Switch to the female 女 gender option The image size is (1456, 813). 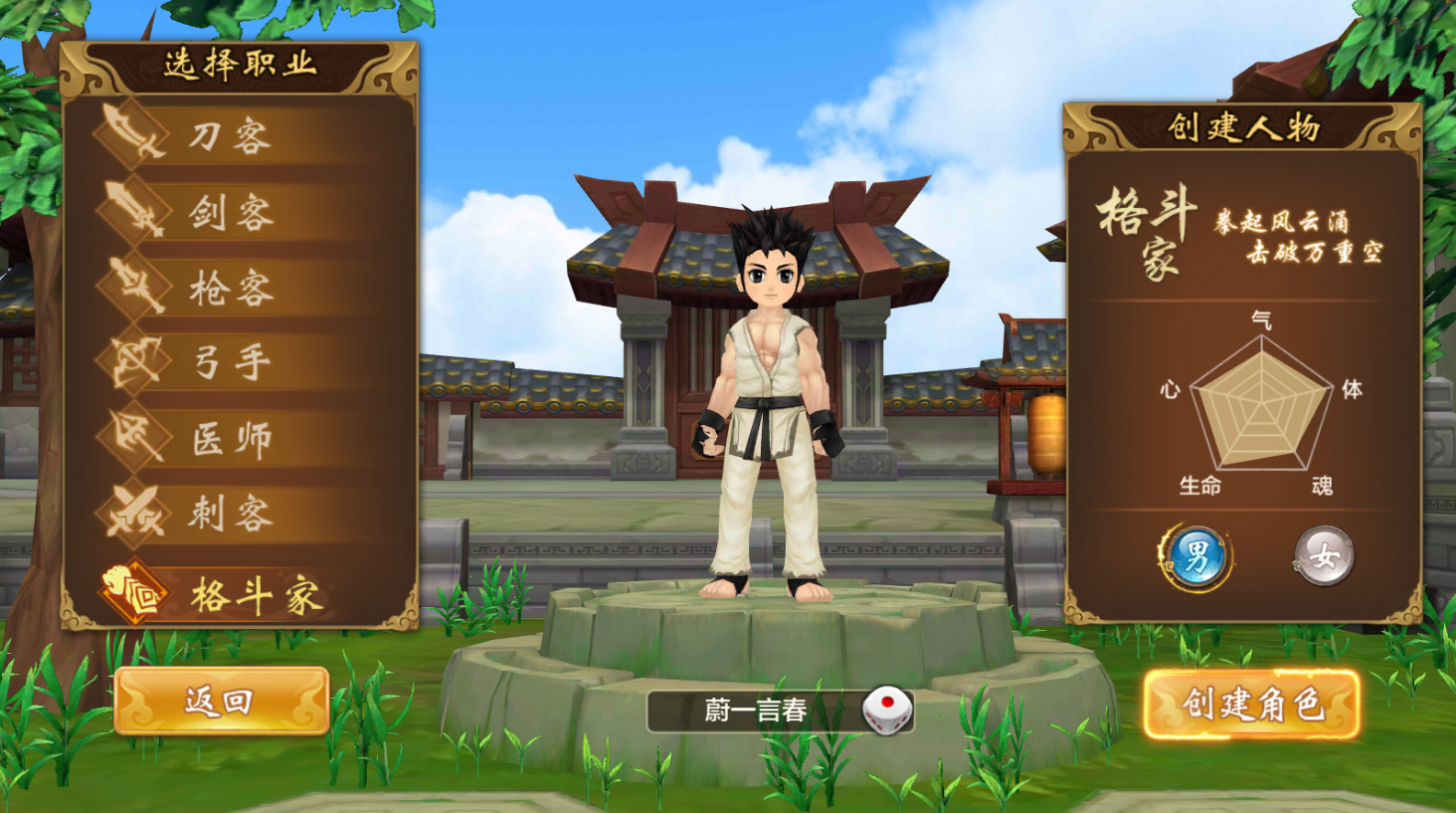pos(1324,556)
